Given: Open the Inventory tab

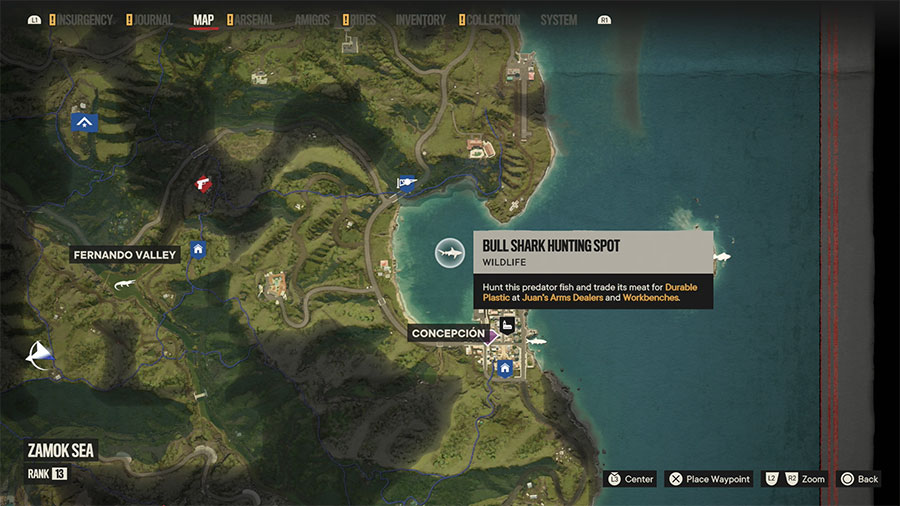Looking at the screenshot, I should point(420,20).
